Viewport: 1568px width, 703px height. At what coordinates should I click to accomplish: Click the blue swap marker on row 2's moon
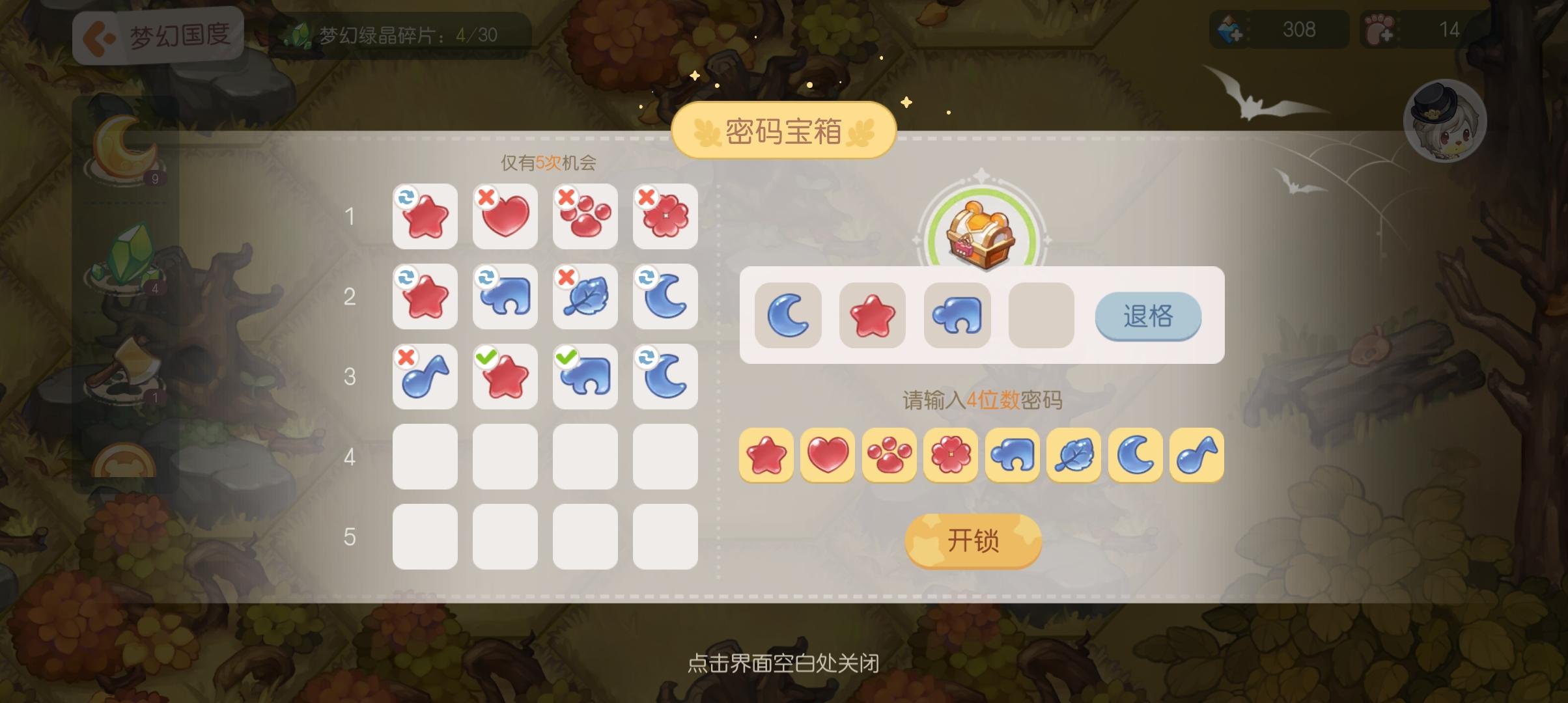tap(647, 276)
